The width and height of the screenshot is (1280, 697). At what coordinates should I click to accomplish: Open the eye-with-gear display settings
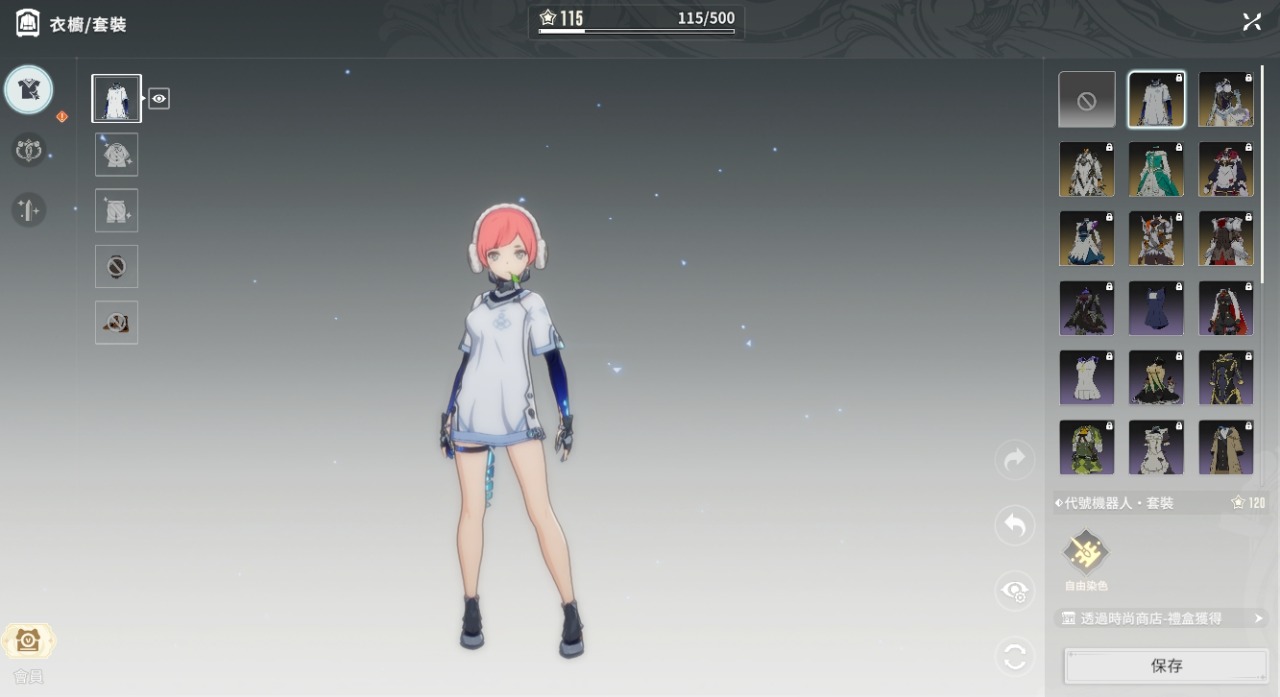pyautogui.click(x=1015, y=591)
